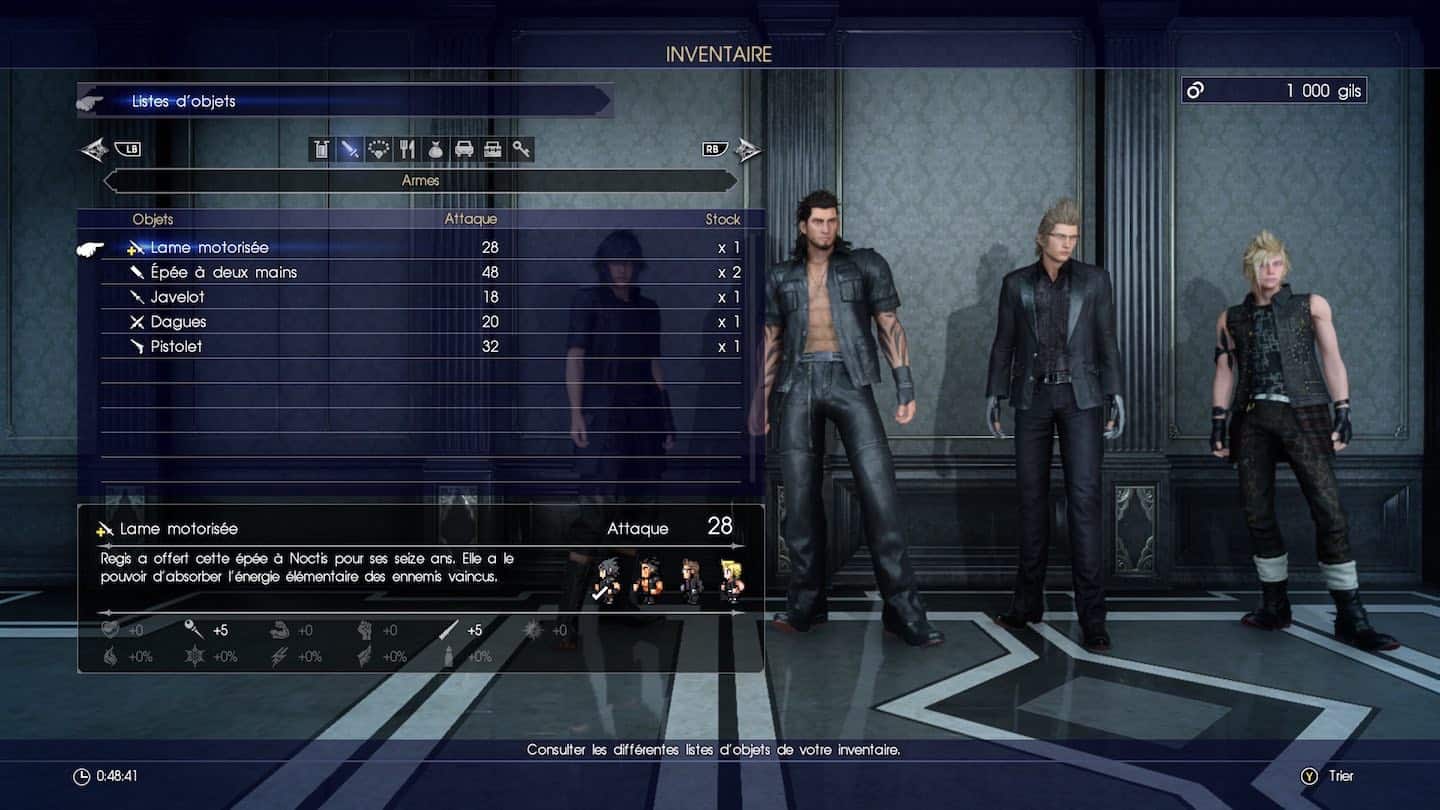Show the key items category tab
1440x810 pixels.
click(521, 149)
